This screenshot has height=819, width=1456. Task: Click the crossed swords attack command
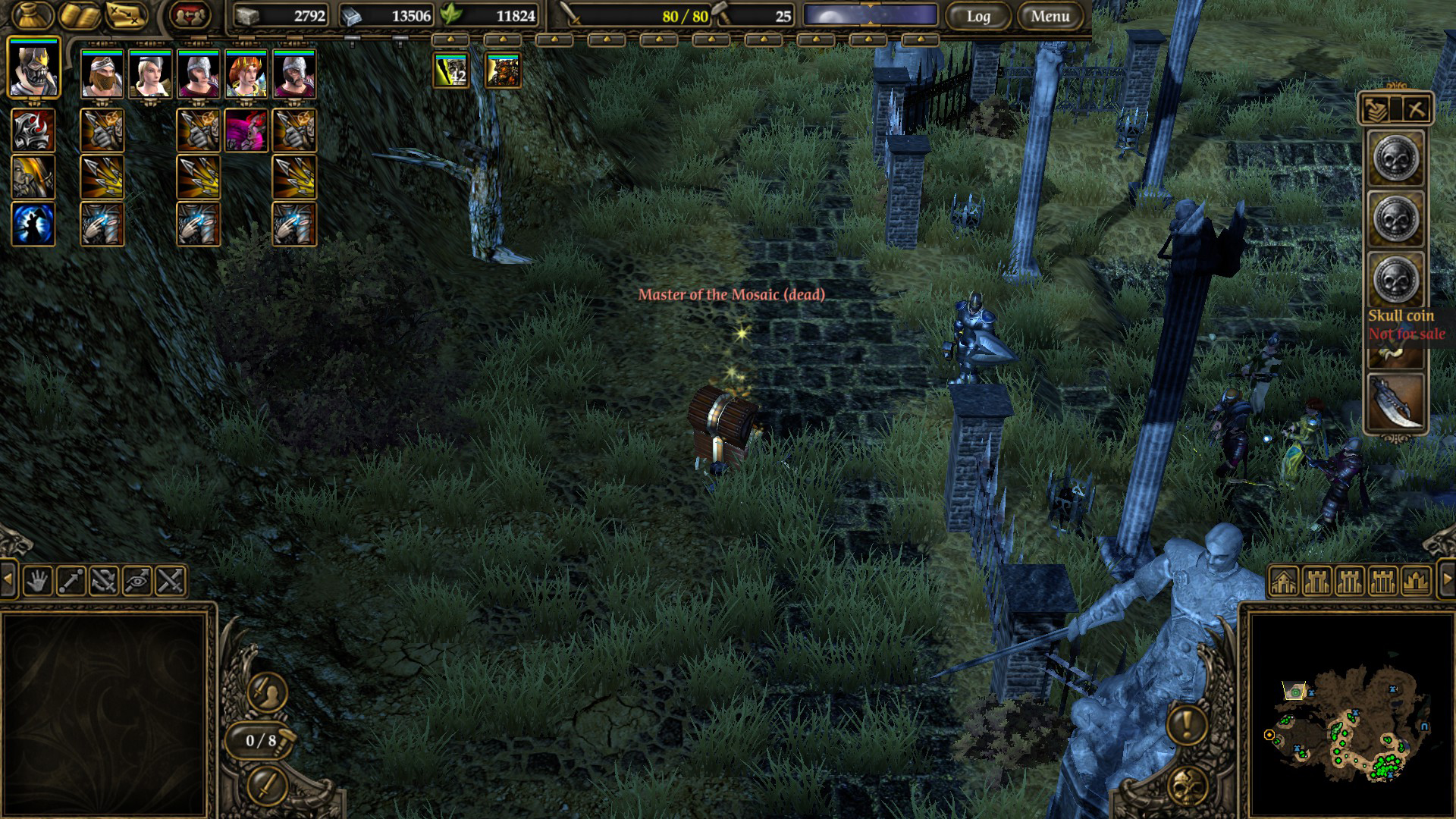tap(171, 582)
